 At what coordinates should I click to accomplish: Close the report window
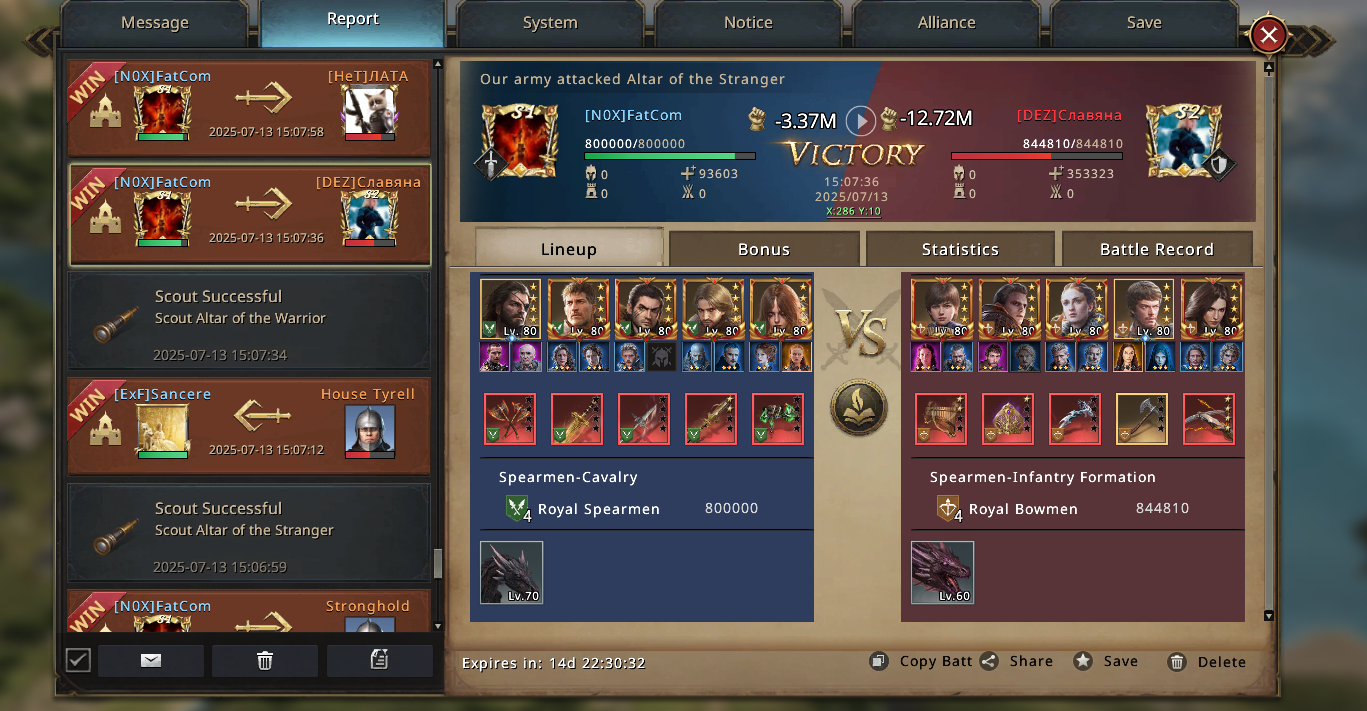pyautogui.click(x=1268, y=36)
